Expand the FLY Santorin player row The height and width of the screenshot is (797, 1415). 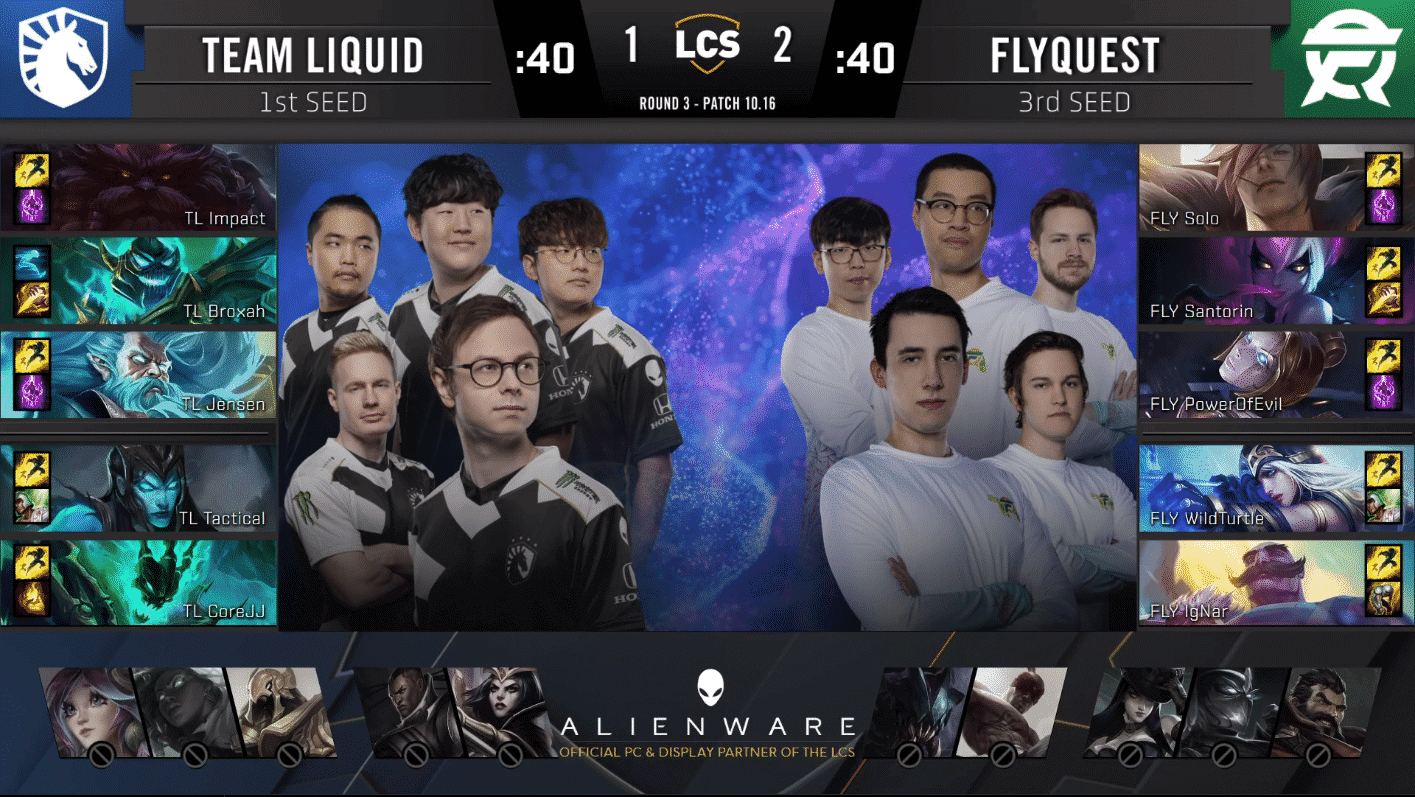(1275, 282)
